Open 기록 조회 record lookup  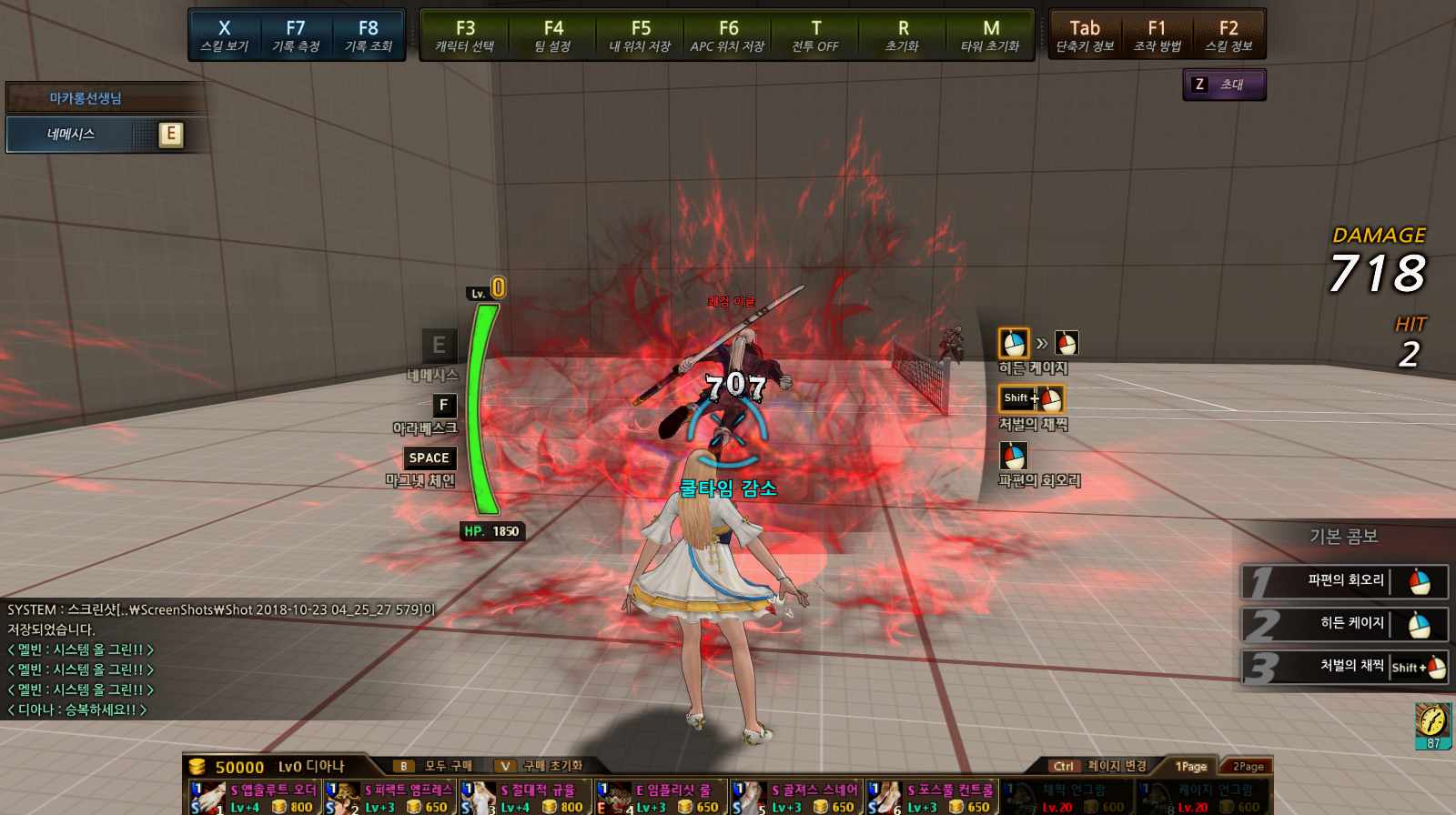coord(368,35)
